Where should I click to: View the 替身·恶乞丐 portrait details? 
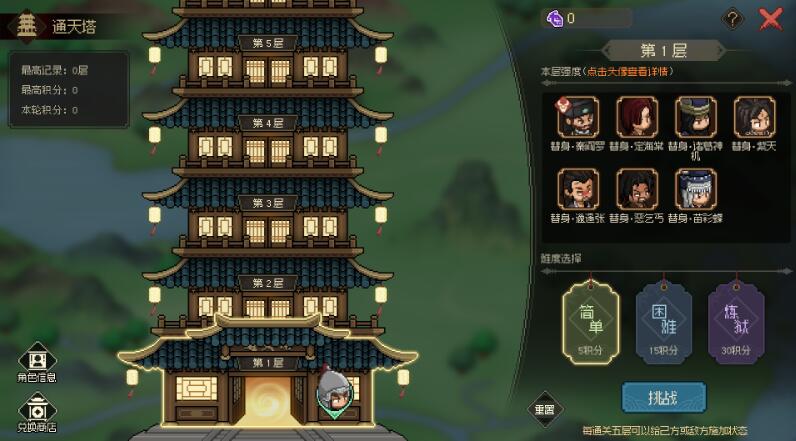[637, 189]
